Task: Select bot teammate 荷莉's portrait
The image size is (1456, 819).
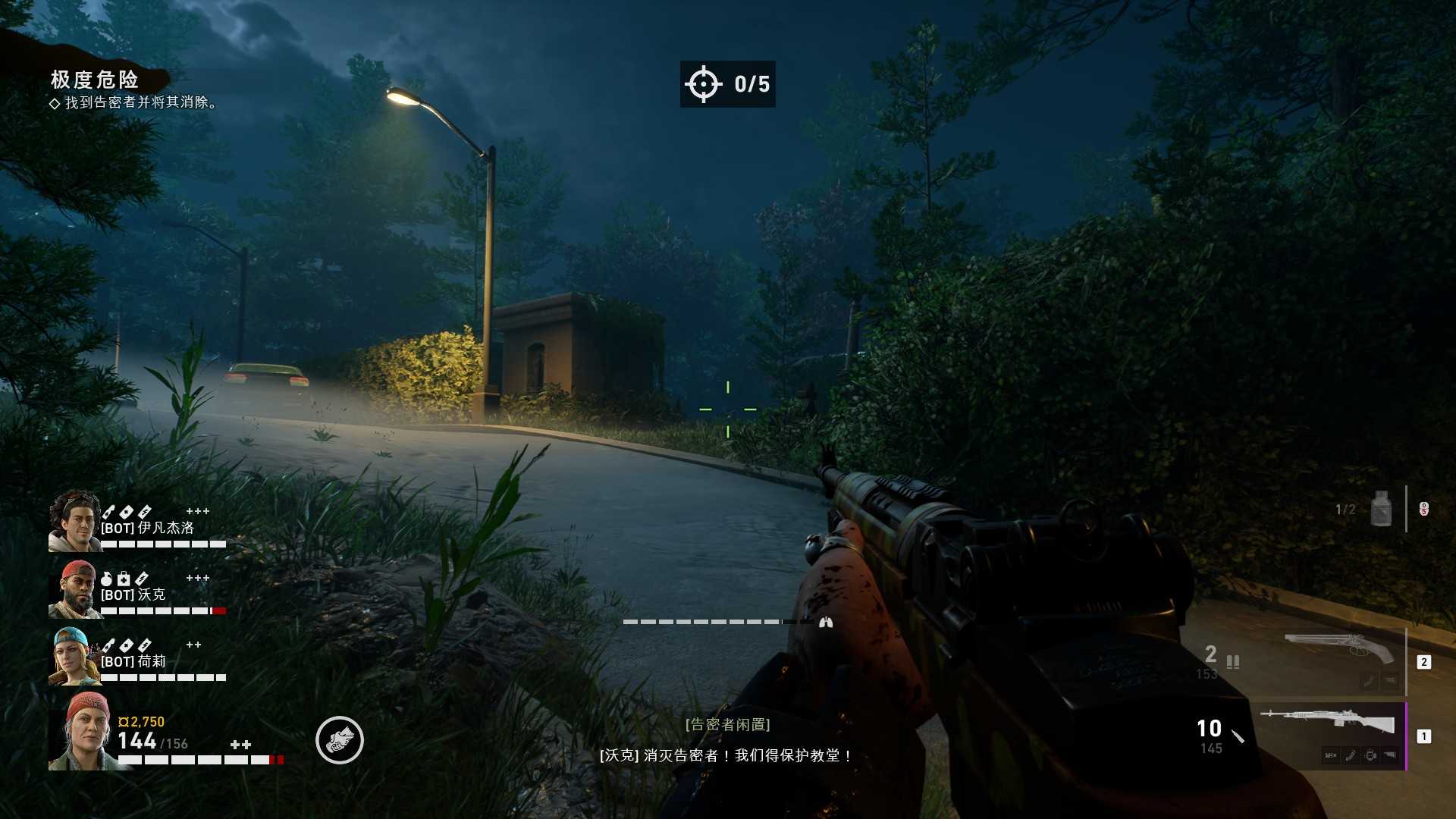Action: [x=74, y=656]
